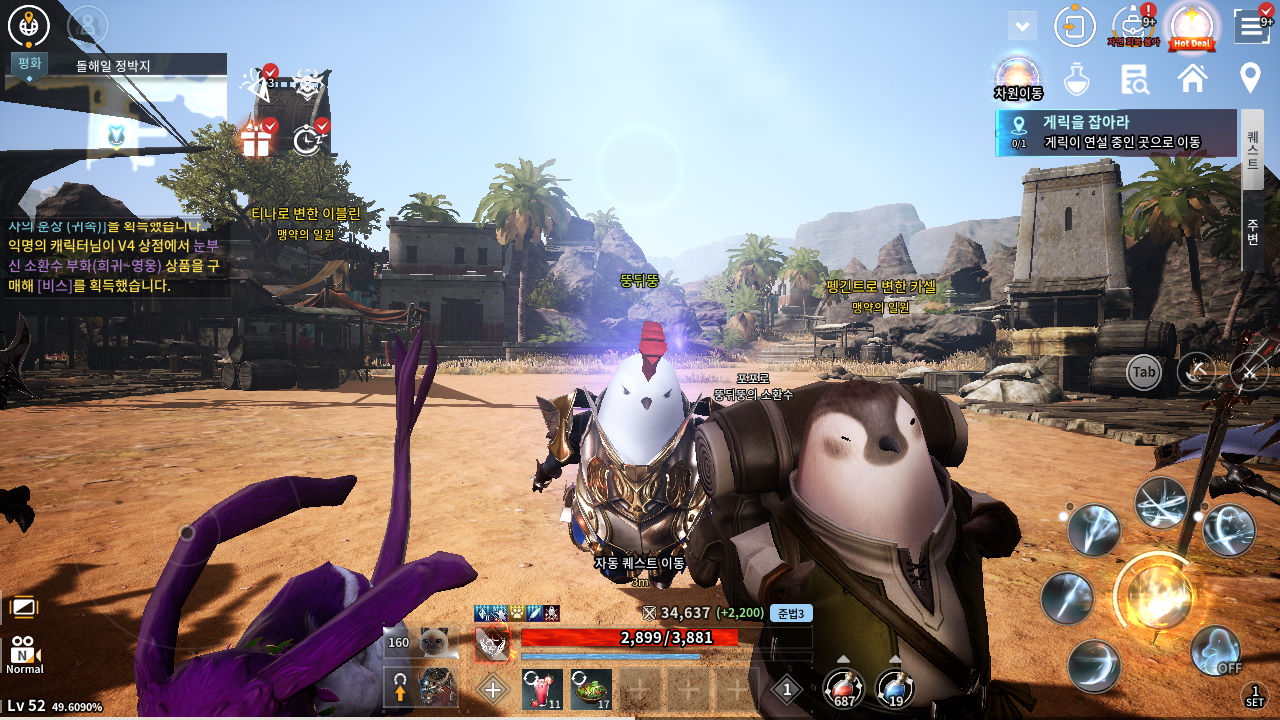Use the strawberry drink consumable slot

click(x=541, y=688)
